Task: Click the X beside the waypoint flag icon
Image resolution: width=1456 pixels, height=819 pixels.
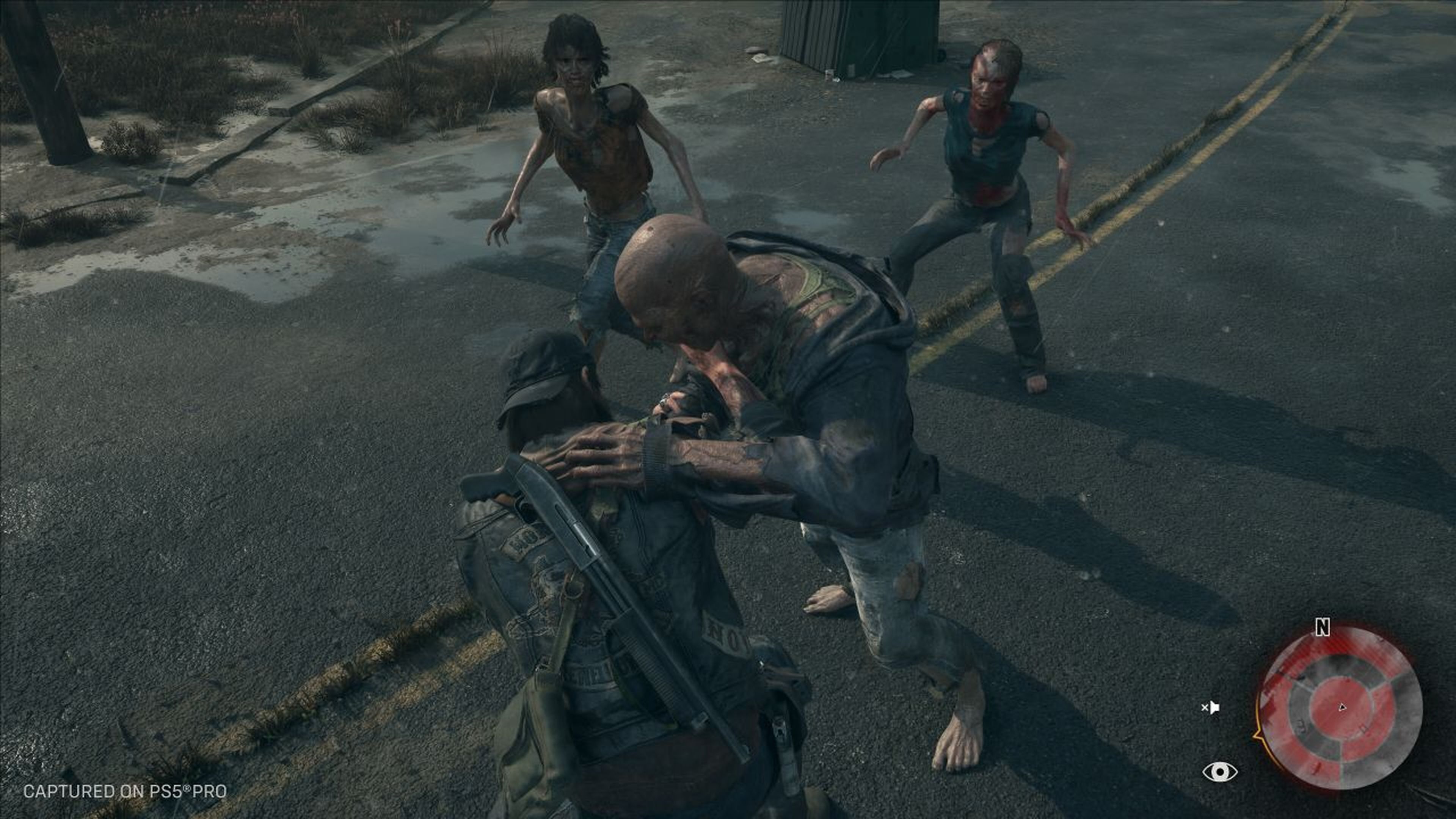Action: [1205, 708]
